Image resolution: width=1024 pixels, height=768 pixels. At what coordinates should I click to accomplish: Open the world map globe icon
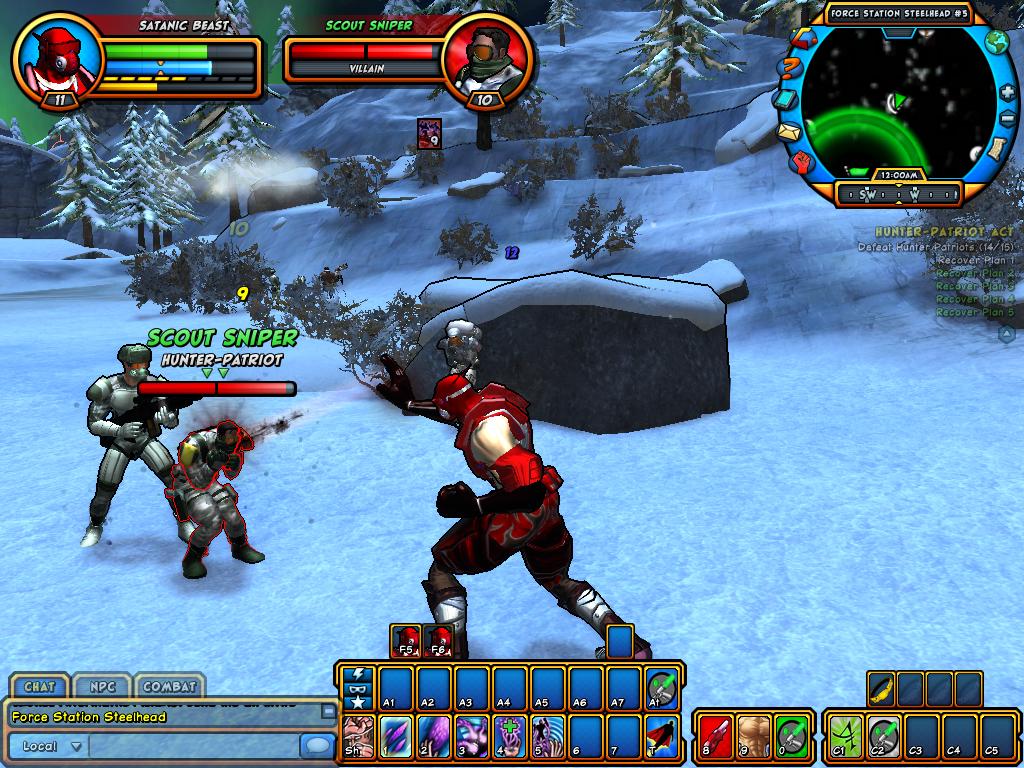coord(996,42)
